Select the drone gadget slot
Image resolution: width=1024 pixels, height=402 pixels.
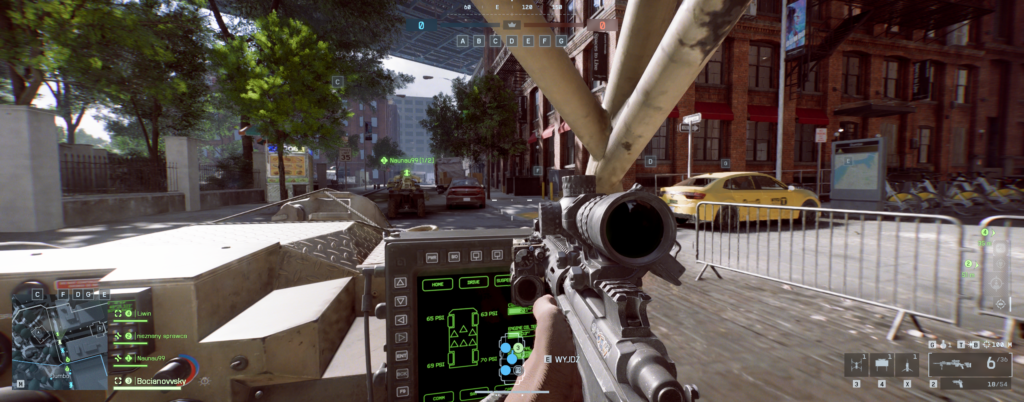pyautogui.click(x=857, y=365)
